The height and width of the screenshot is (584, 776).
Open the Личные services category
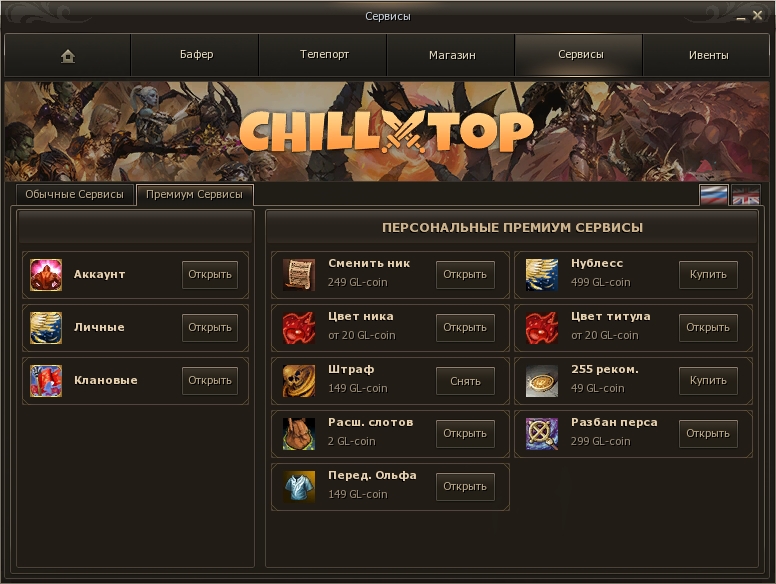(x=210, y=327)
